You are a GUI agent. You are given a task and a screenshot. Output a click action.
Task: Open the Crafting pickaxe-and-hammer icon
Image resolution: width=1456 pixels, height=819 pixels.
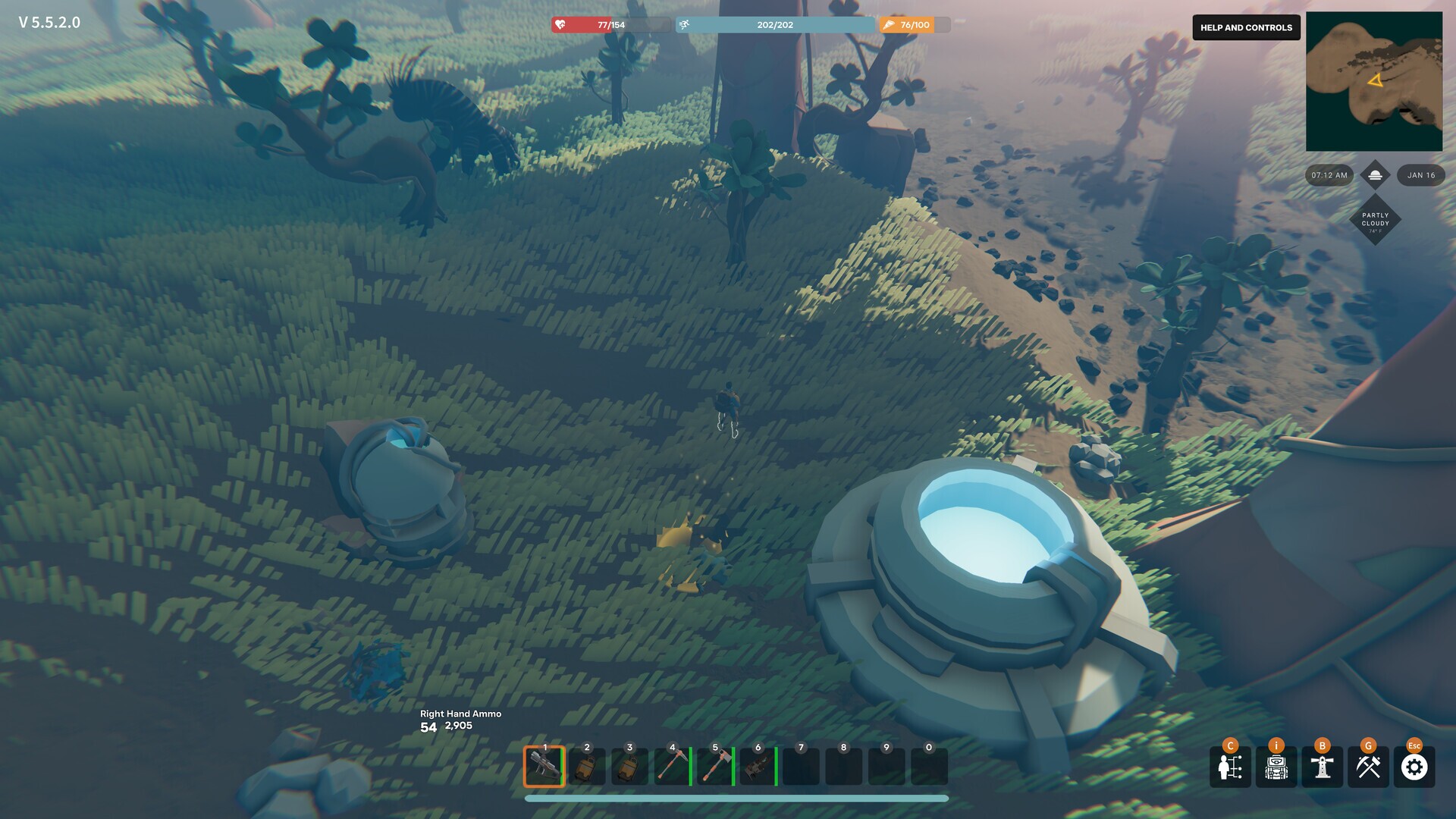click(1367, 769)
